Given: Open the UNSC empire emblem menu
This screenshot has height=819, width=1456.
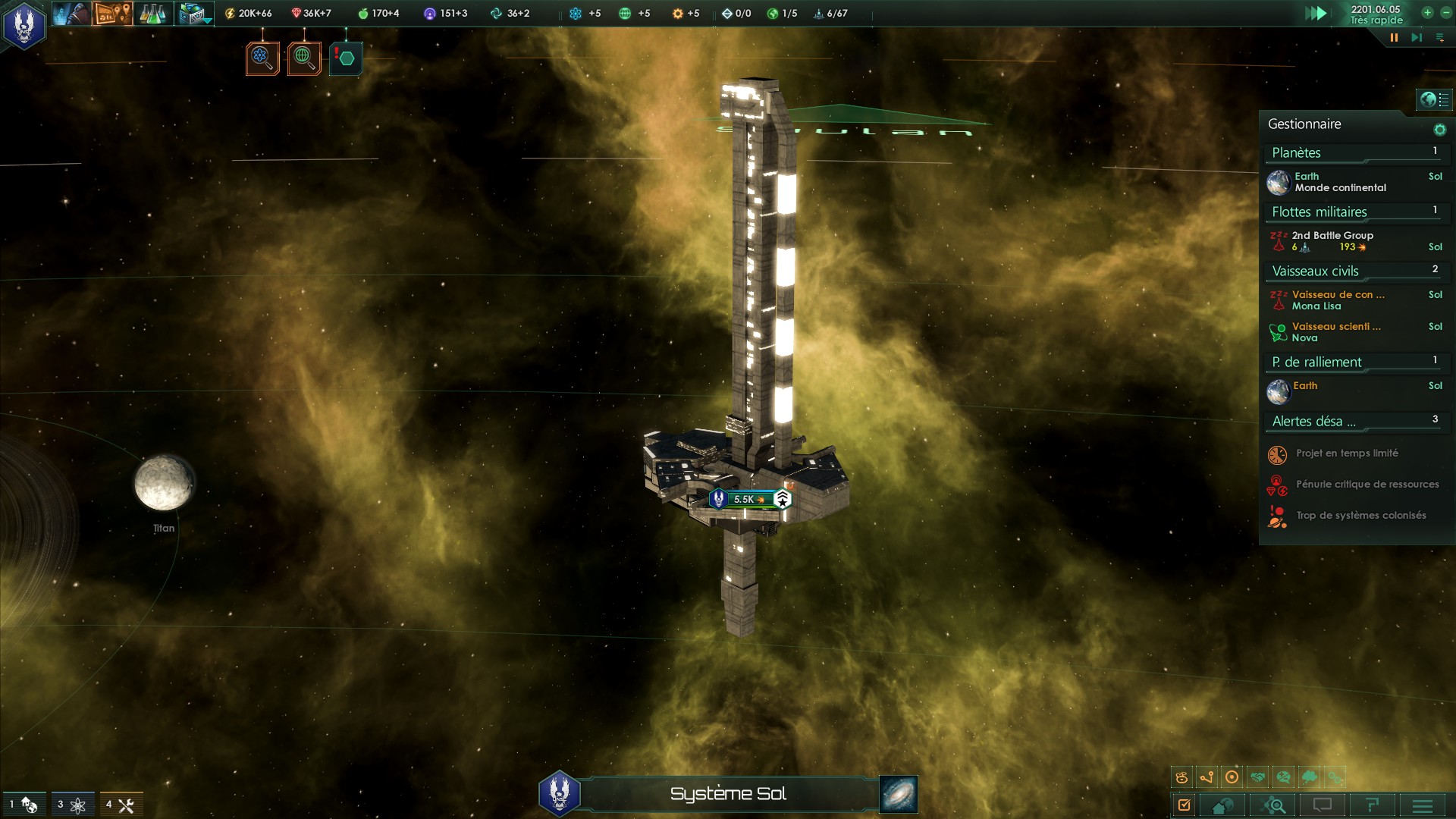Looking at the screenshot, I should click(24, 24).
